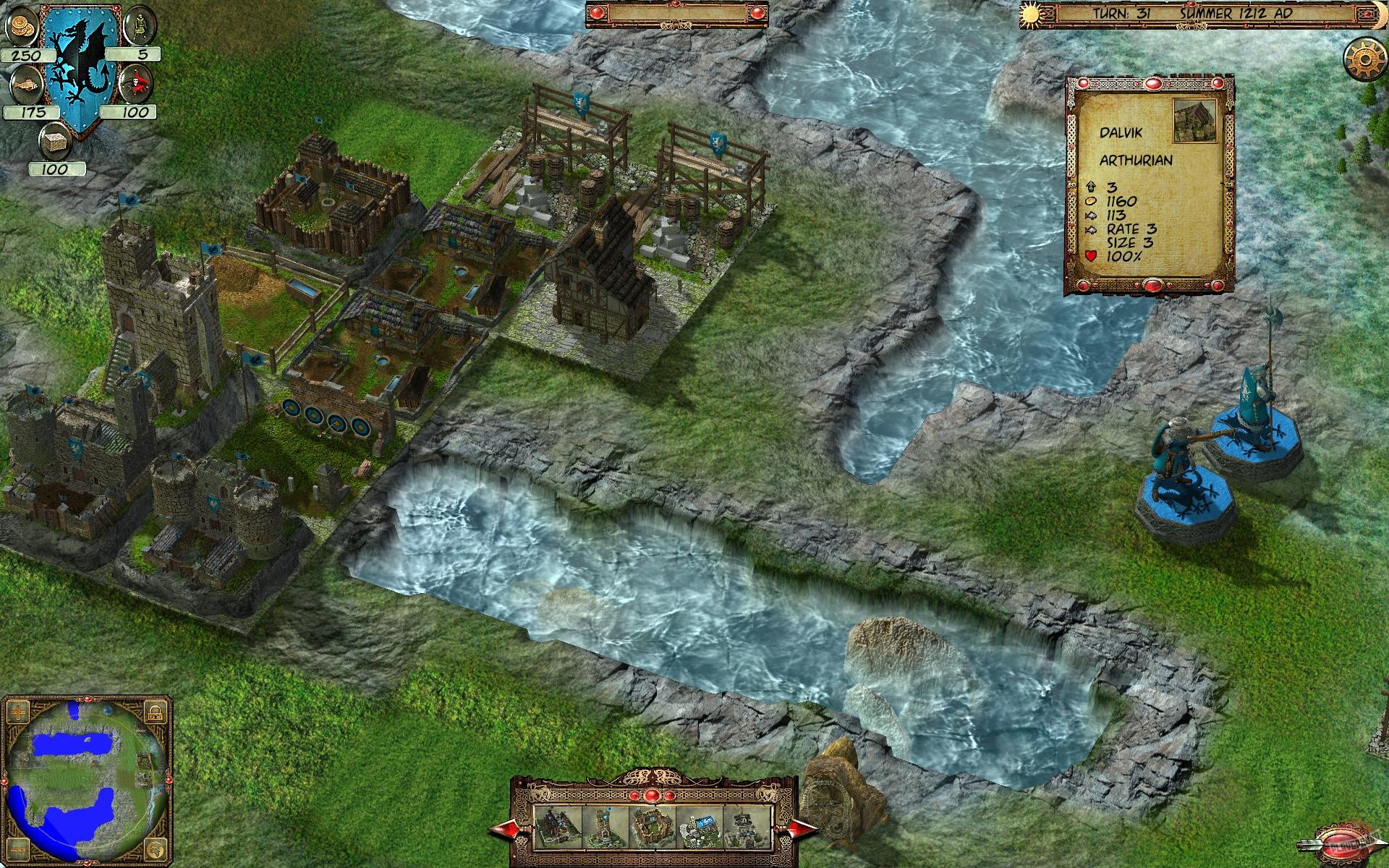Click the heart loyalty icon on Dalvik panel
The height and width of the screenshot is (868, 1389).
point(1090,255)
